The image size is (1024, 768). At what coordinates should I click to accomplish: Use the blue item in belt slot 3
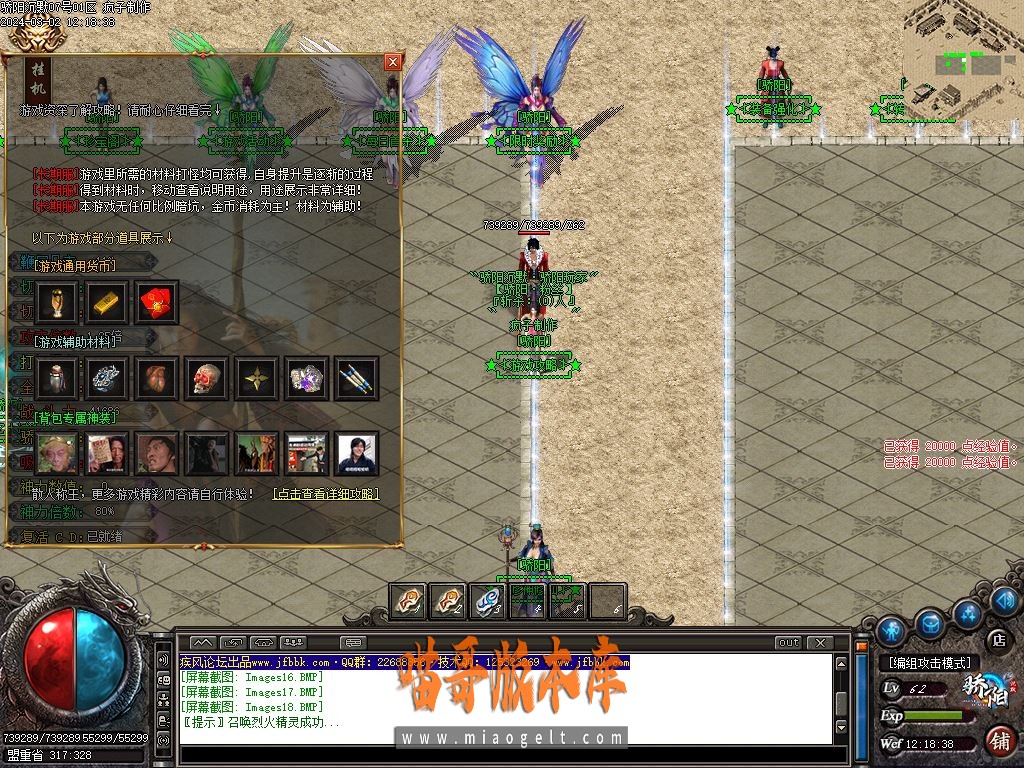488,601
